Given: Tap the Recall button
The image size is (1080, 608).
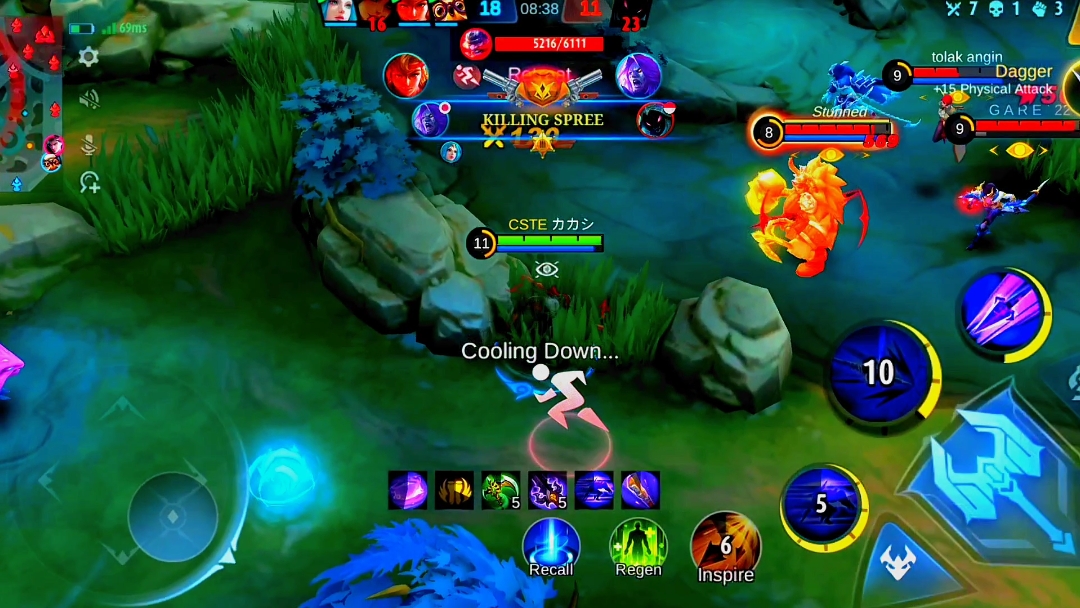Looking at the screenshot, I should pyautogui.click(x=551, y=545).
